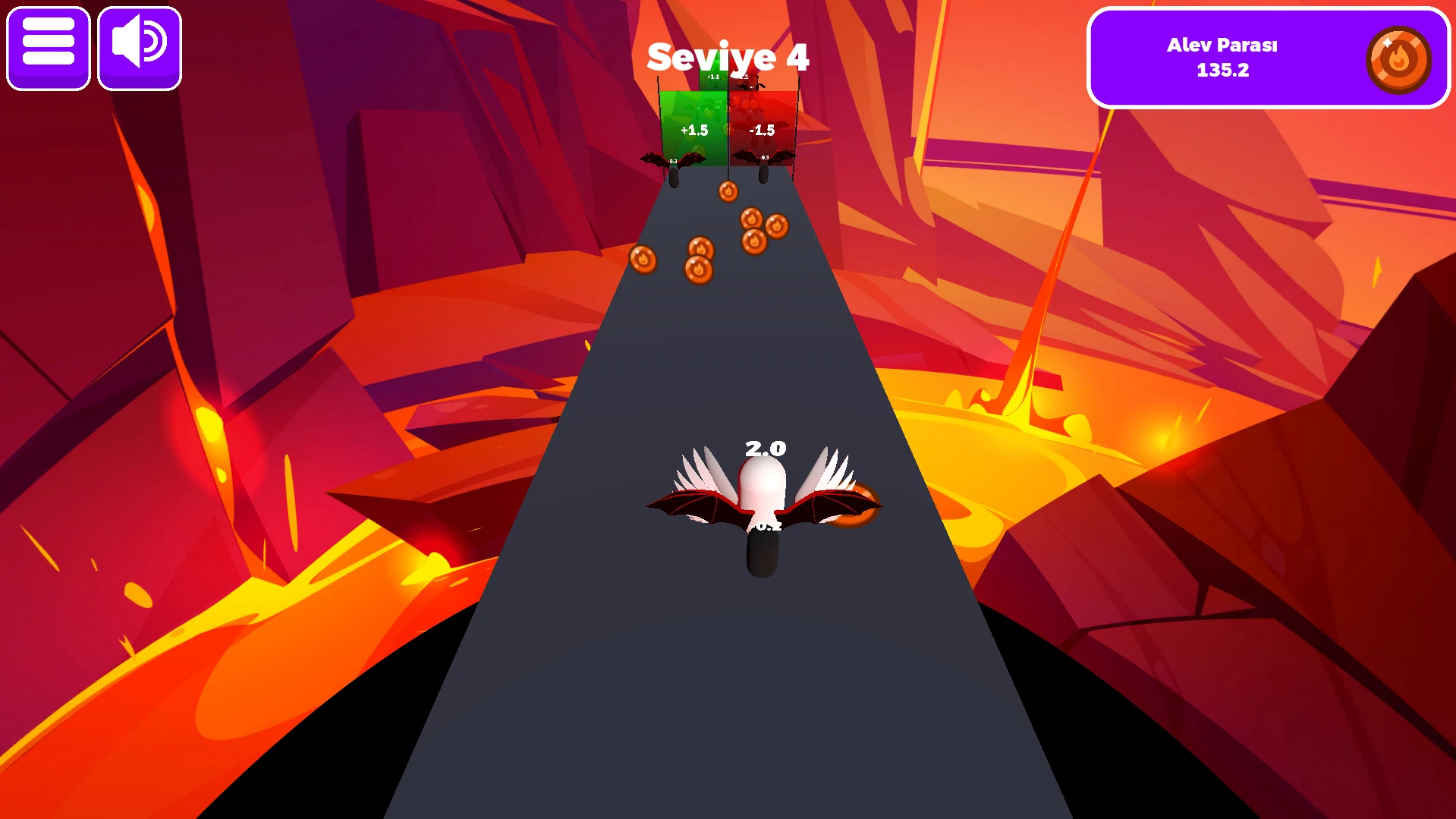Open the hamburger menu
Screen dimensions: 1456x819
click(49, 49)
